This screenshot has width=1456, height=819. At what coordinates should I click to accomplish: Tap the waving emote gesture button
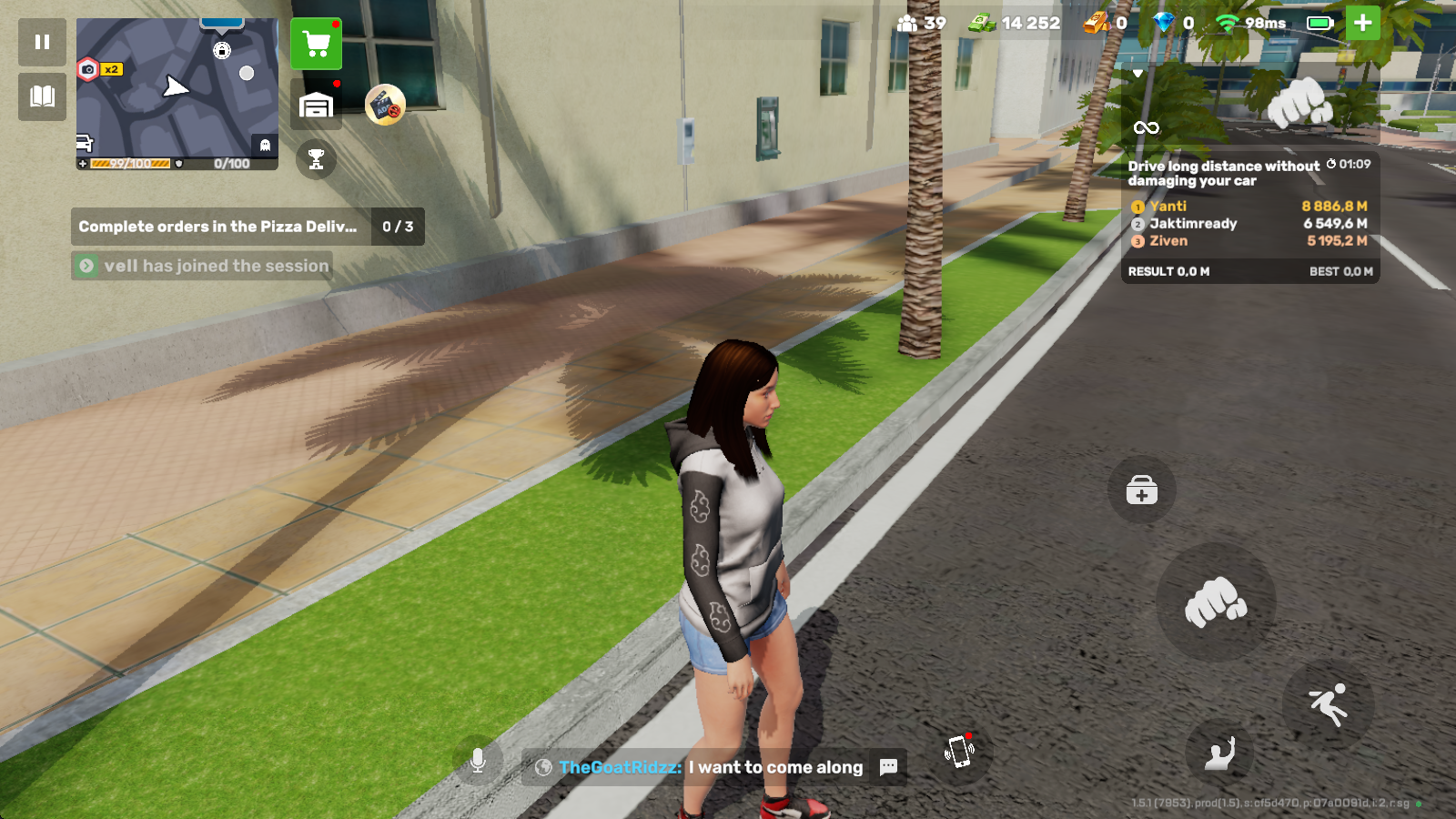(x=1219, y=753)
